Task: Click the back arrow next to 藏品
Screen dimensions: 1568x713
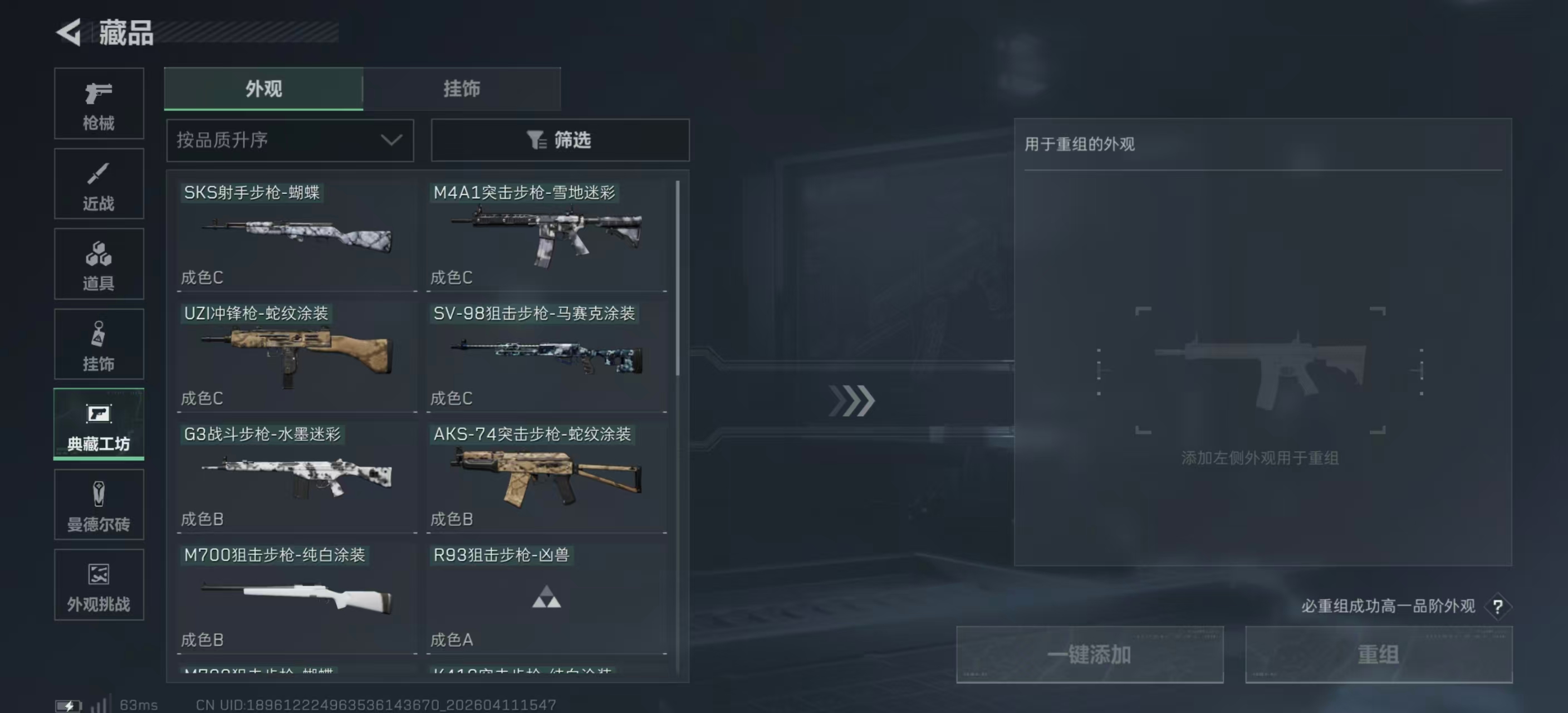Action: coord(70,33)
